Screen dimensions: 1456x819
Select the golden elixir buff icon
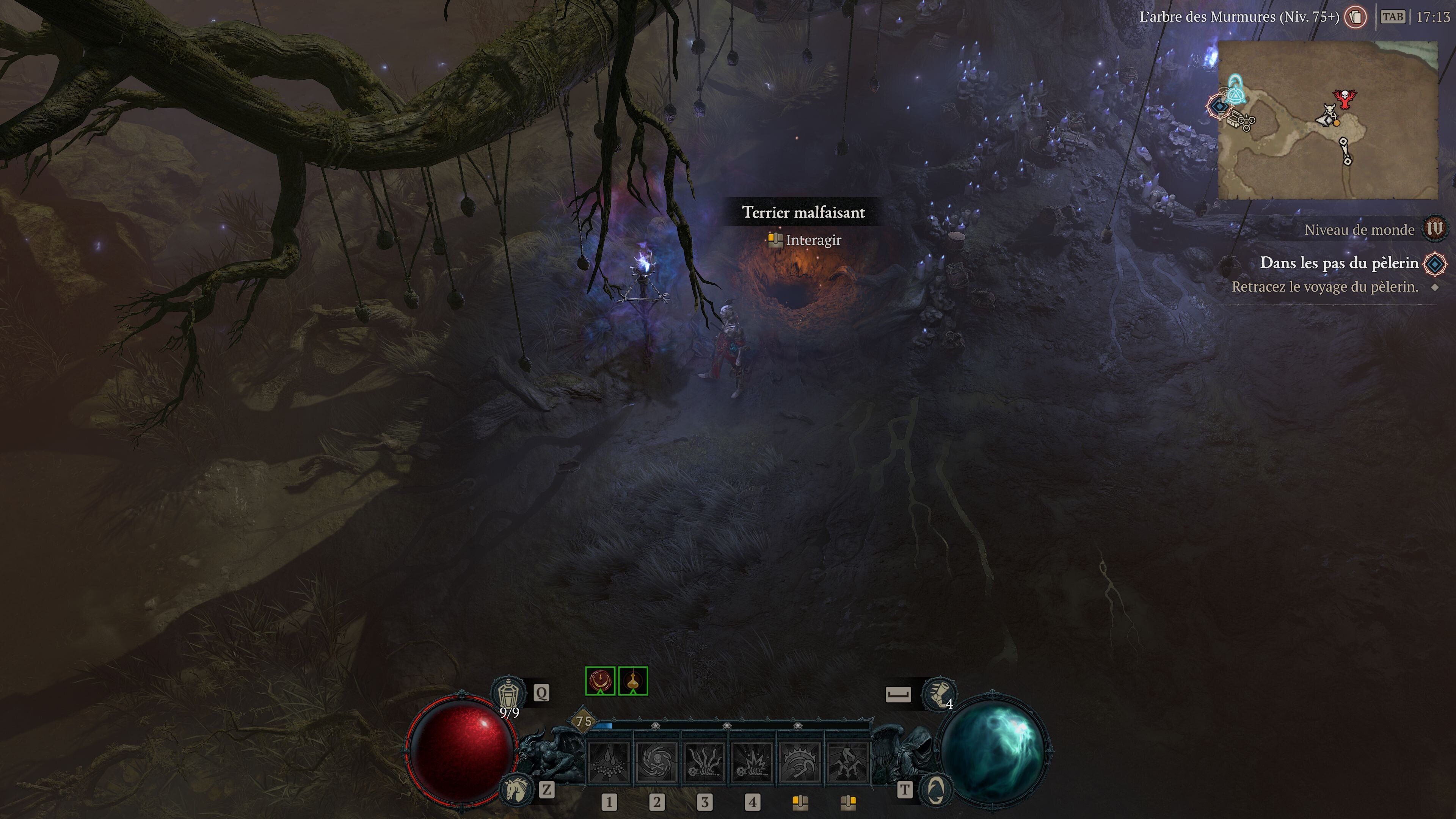coord(633,681)
